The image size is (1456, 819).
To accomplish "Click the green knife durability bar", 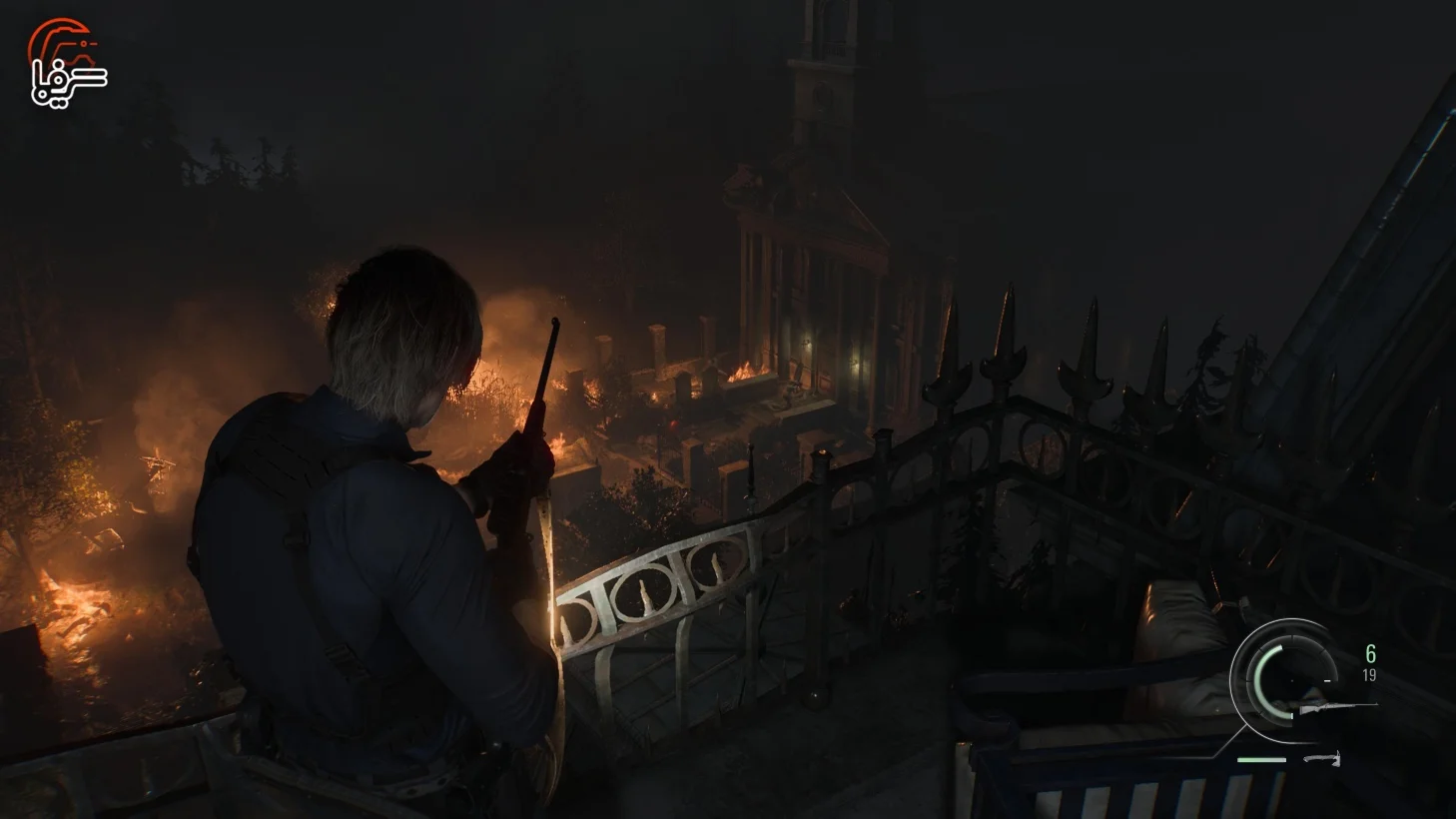I will coord(1261,759).
